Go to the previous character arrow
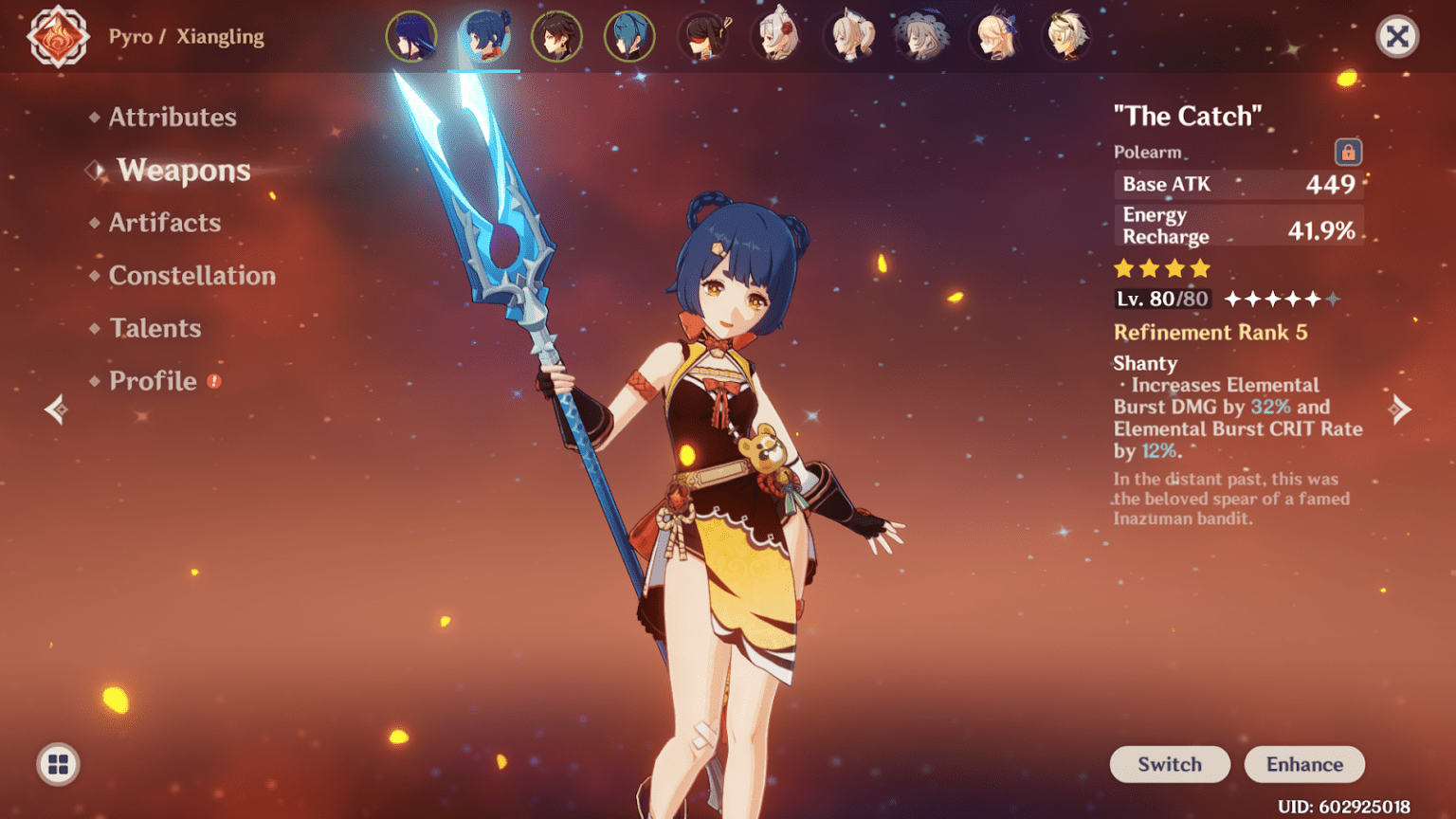1456x819 pixels. coord(56,409)
